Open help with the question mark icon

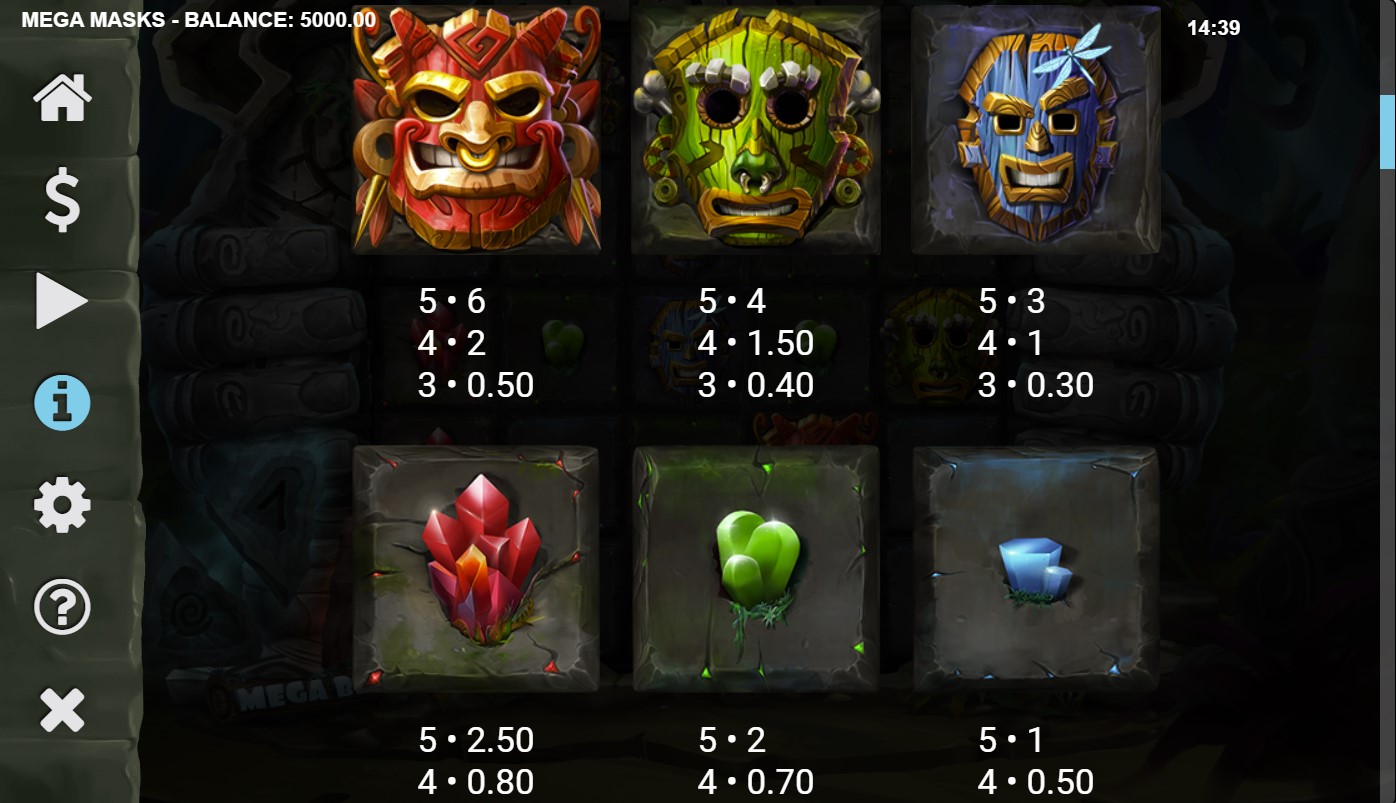(x=62, y=605)
